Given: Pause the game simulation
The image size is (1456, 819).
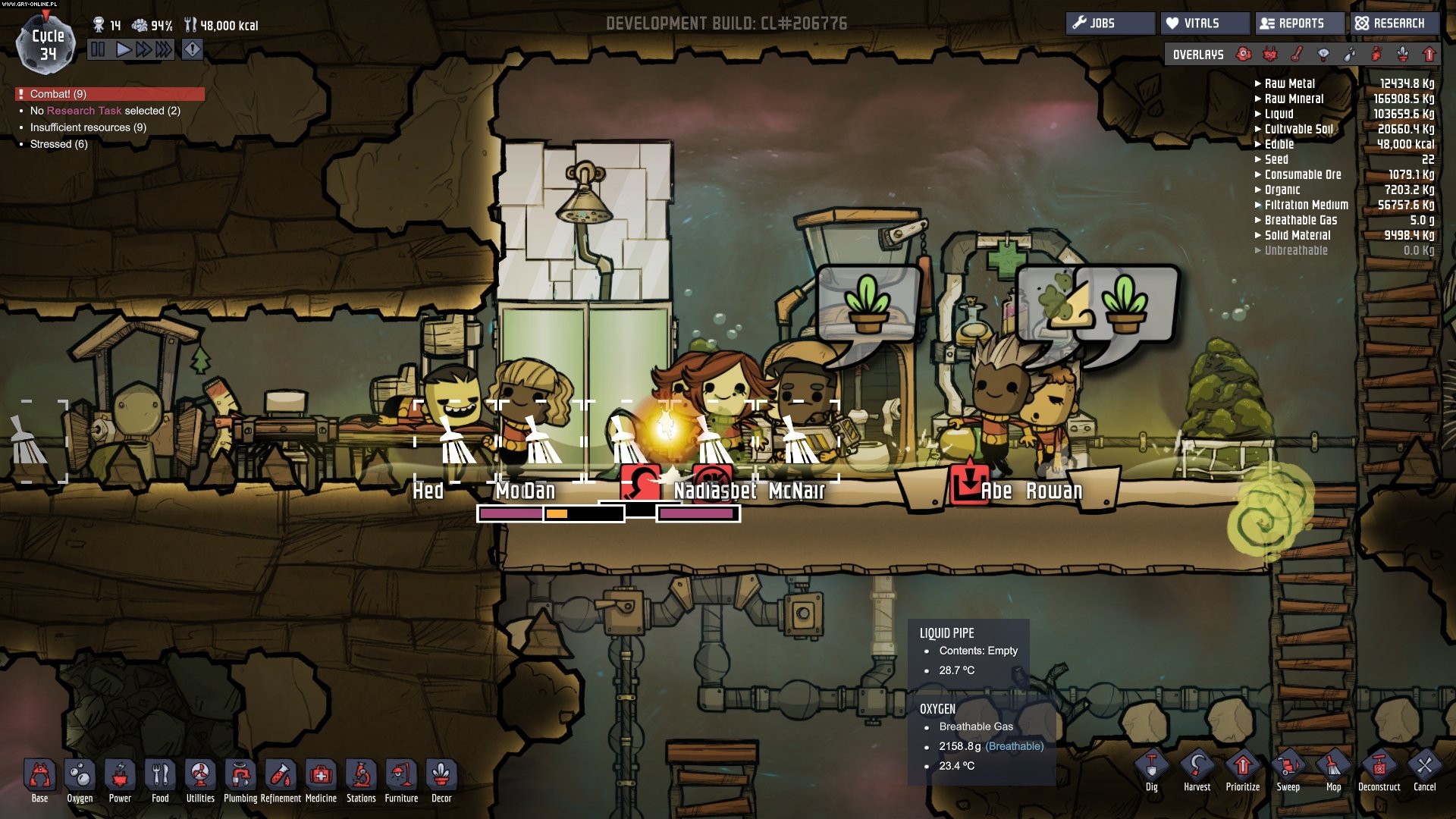Looking at the screenshot, I should pos(99,50).
